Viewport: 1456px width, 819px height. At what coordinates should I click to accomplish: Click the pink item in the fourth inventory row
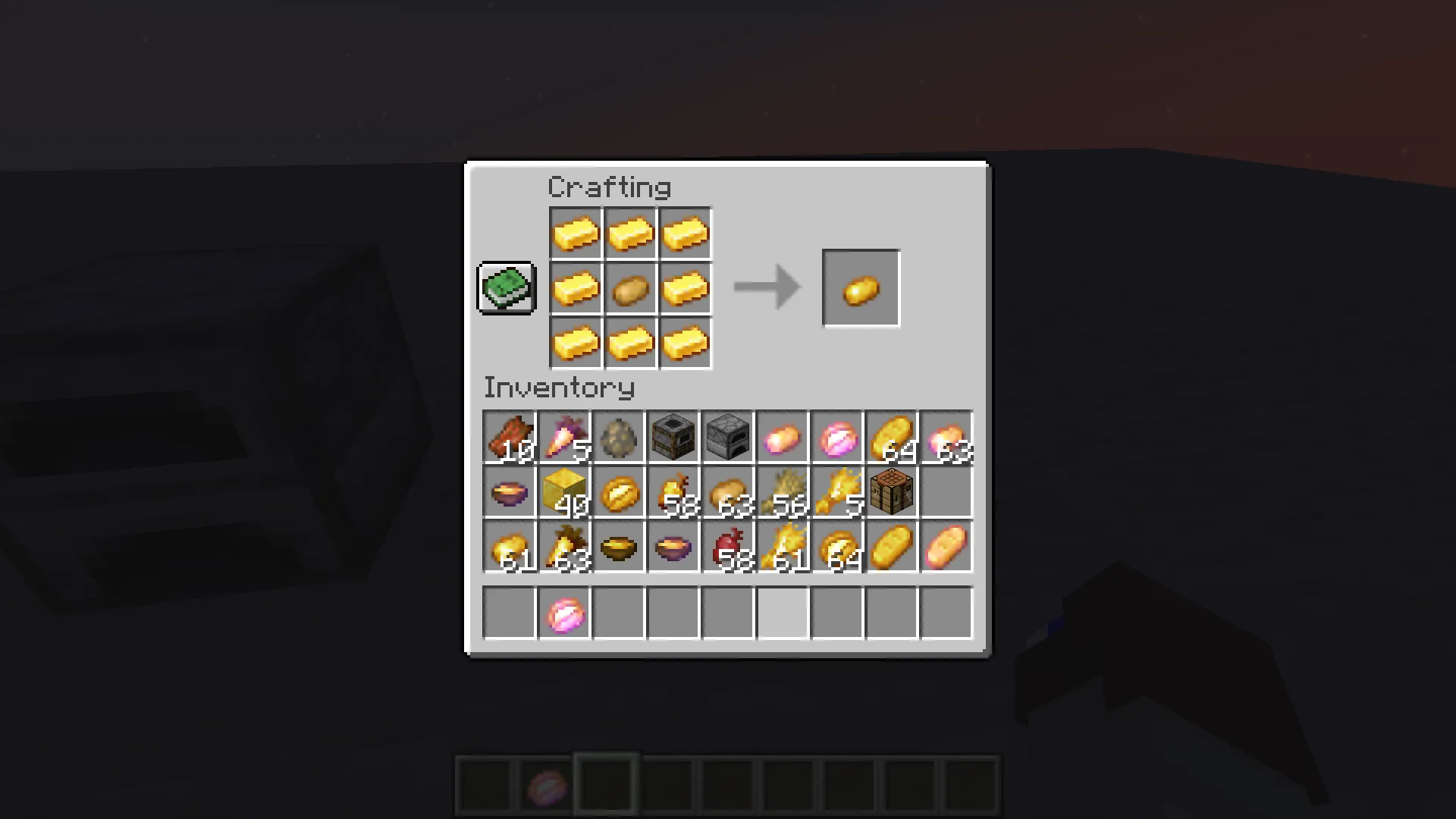564,613
